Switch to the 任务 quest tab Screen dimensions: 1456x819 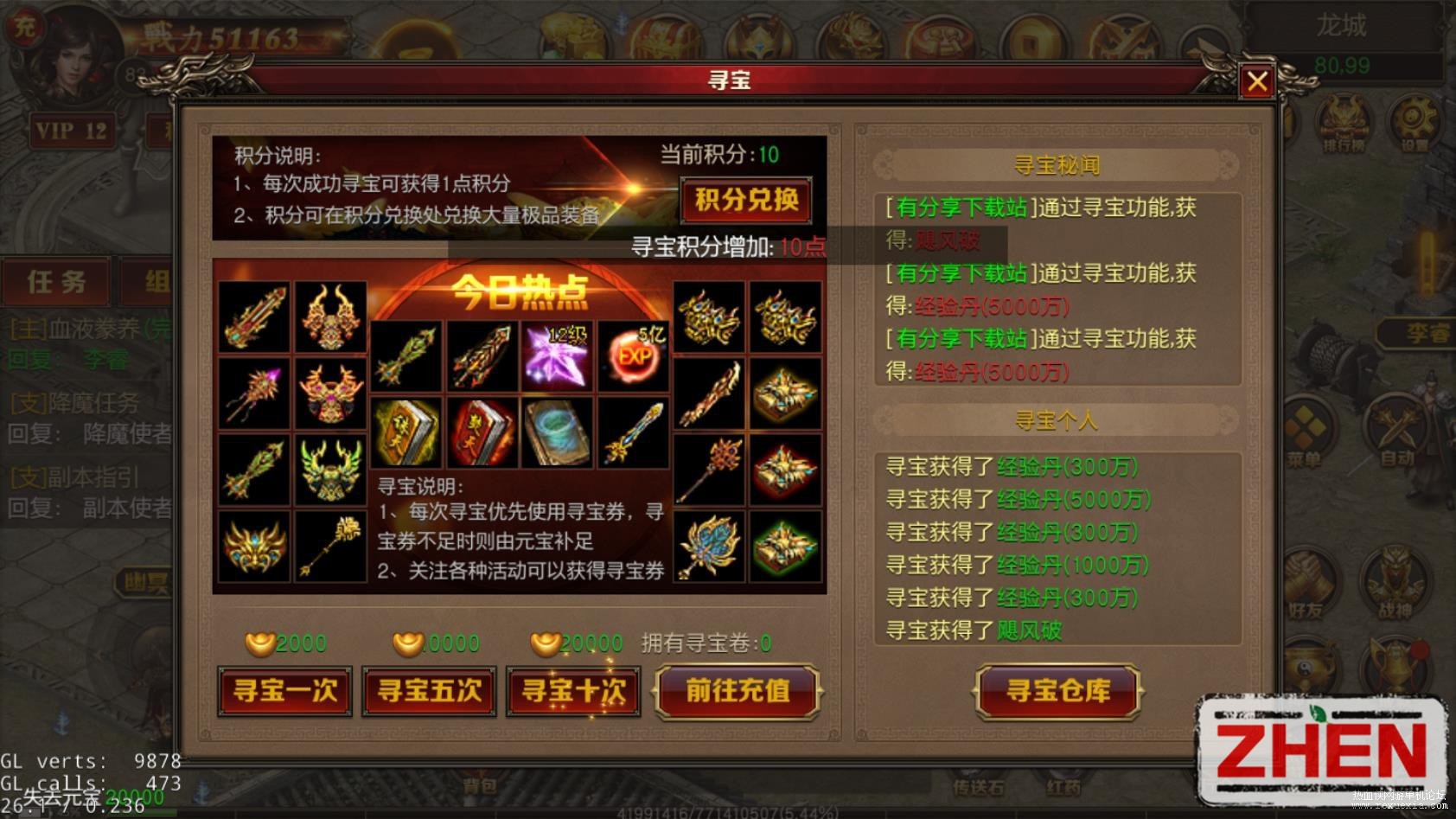56,281
